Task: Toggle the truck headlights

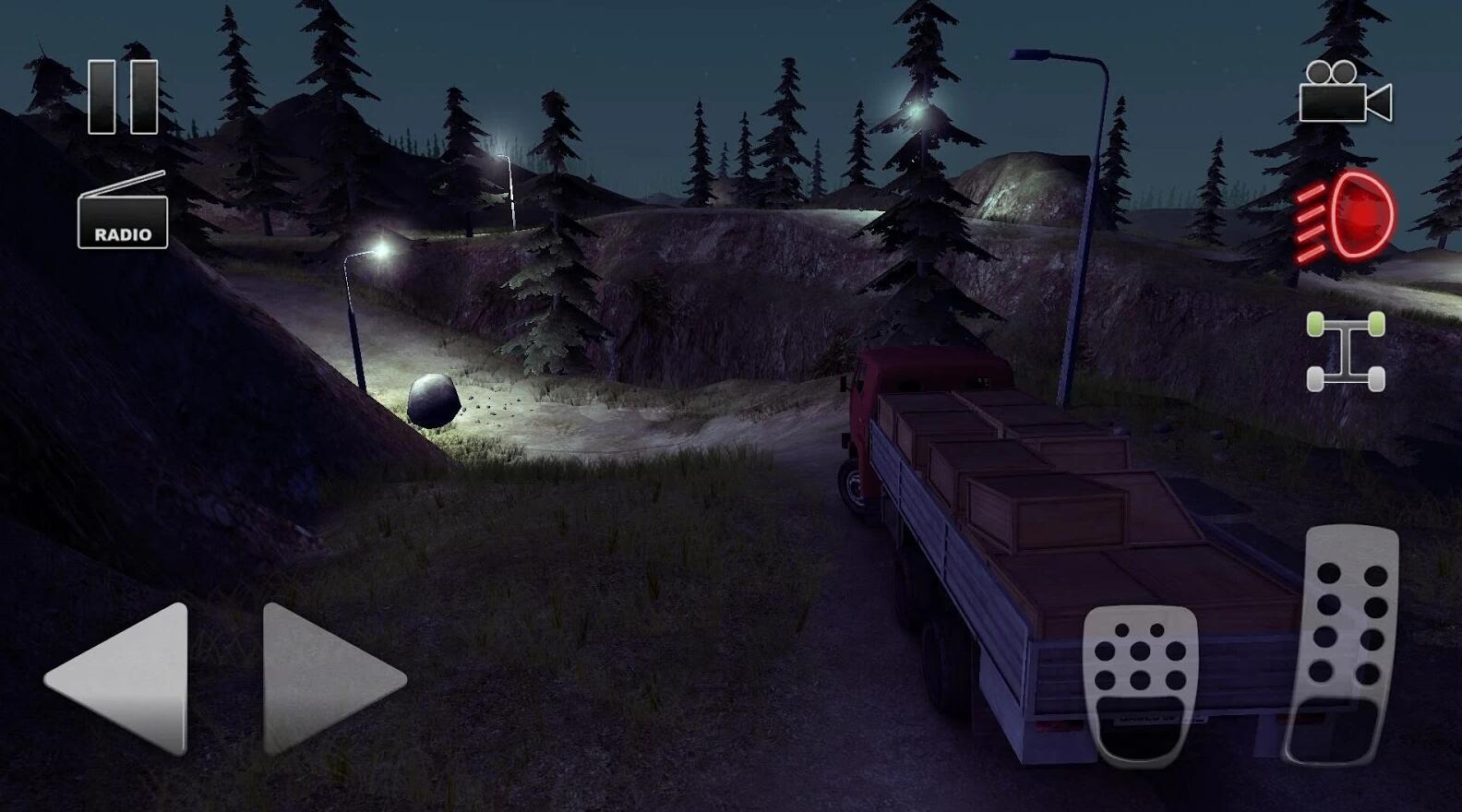Action: [1347, 215]
